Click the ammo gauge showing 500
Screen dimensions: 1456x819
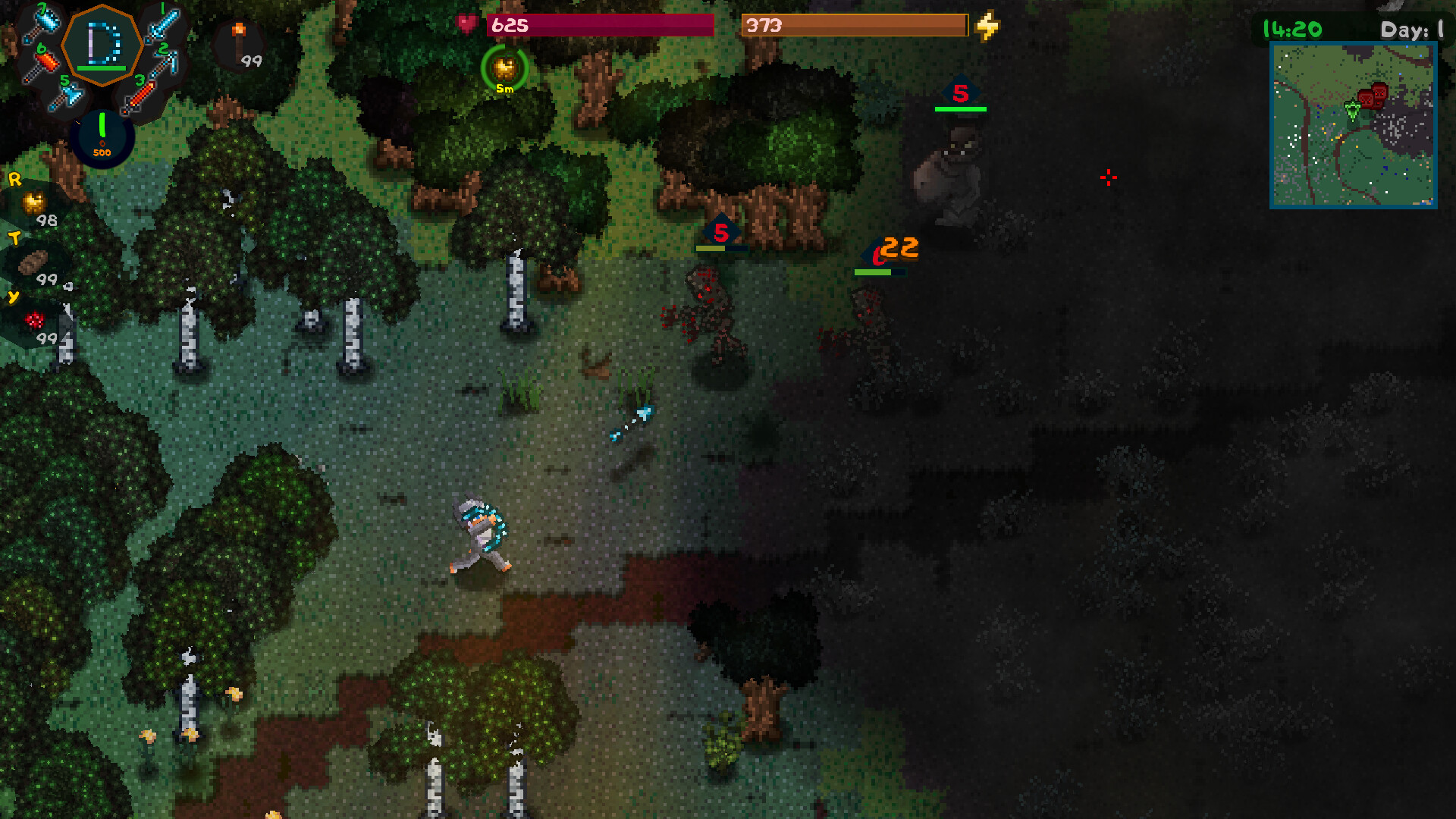click(x=102, y=135)
